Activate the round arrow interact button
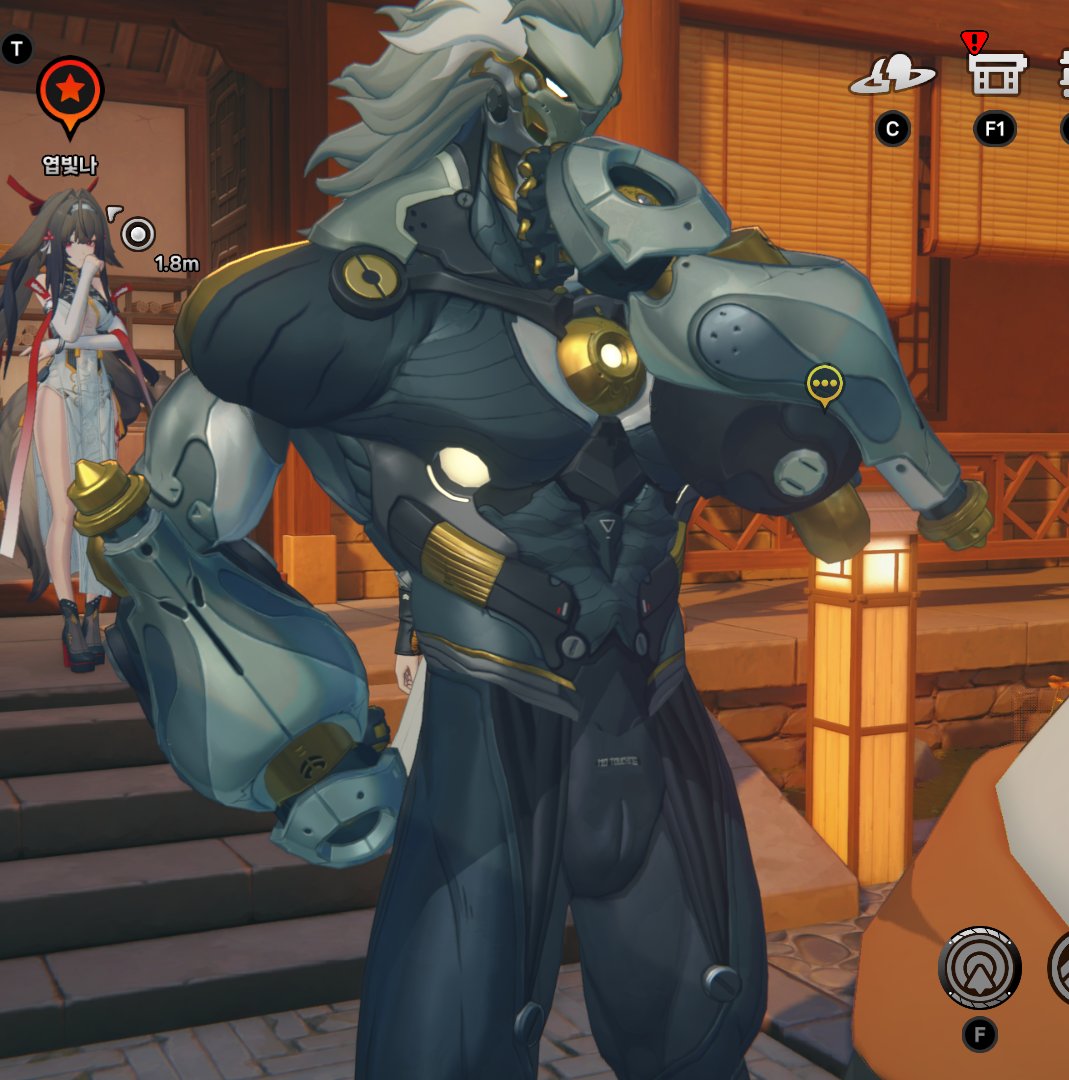The height and width of the screenshot is (1080, 1069). [x=979, y=968]
